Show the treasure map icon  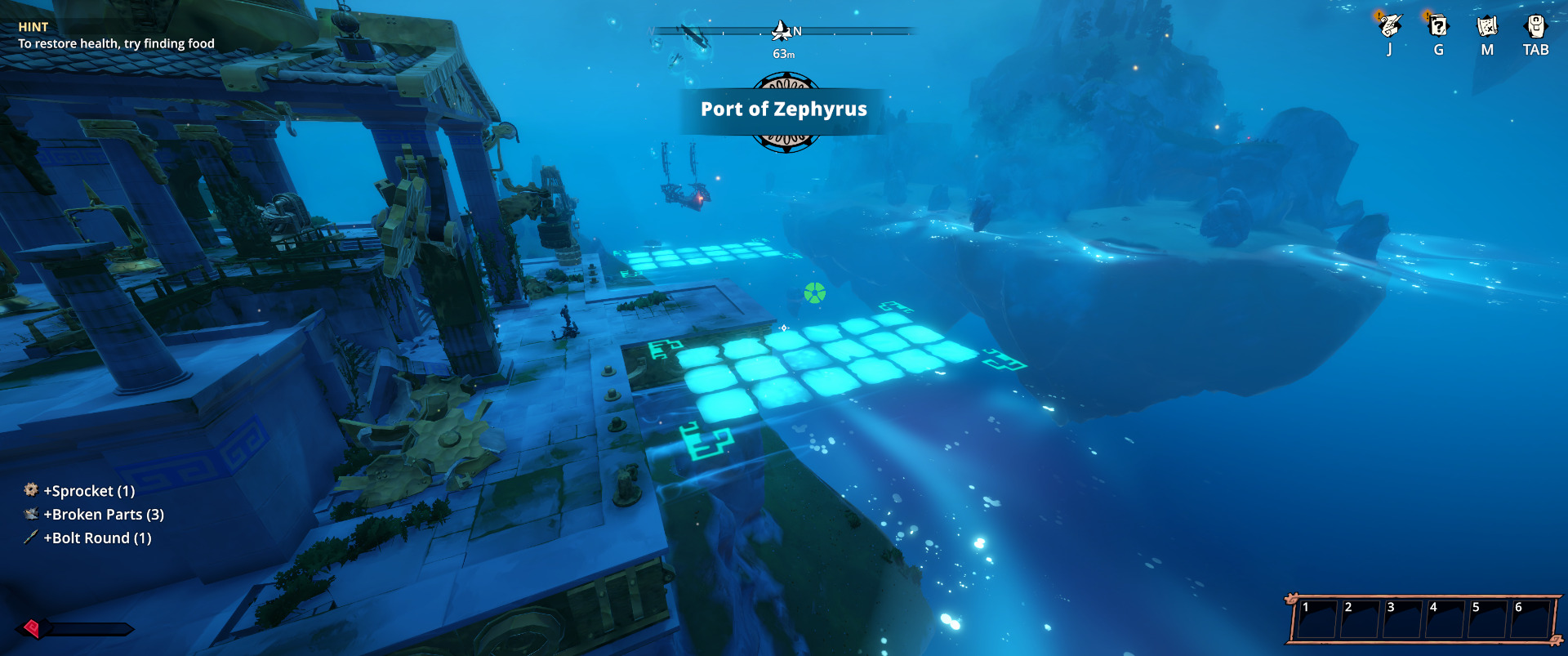point(1487,26)
